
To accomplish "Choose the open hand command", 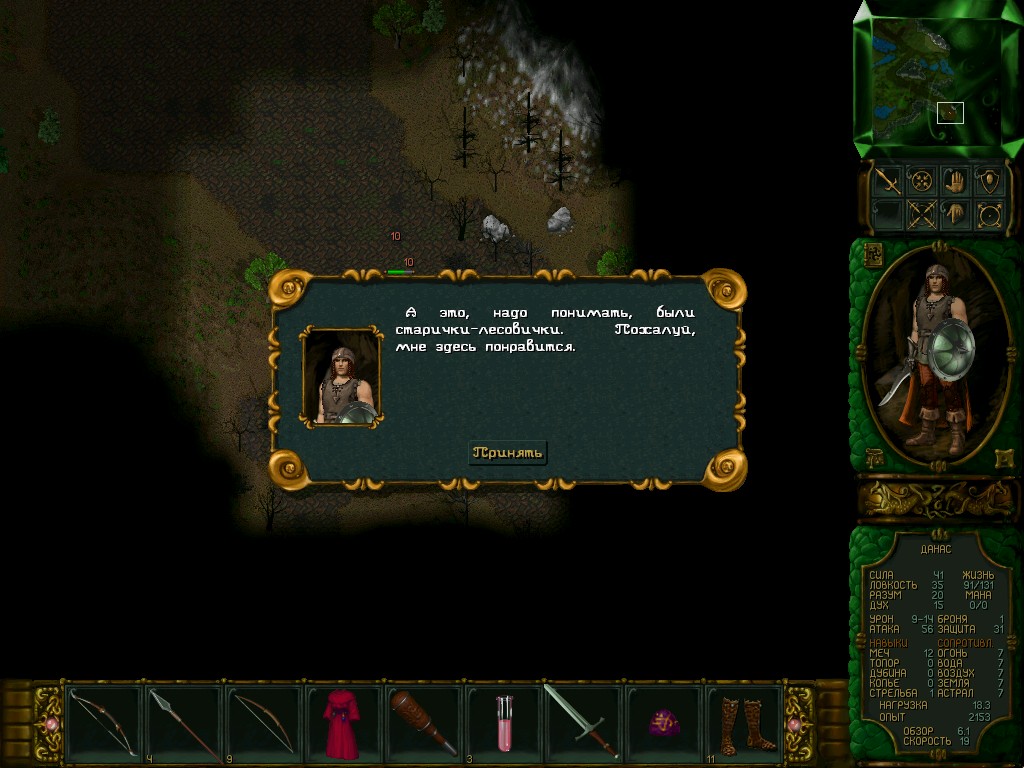I will (955, 180).
